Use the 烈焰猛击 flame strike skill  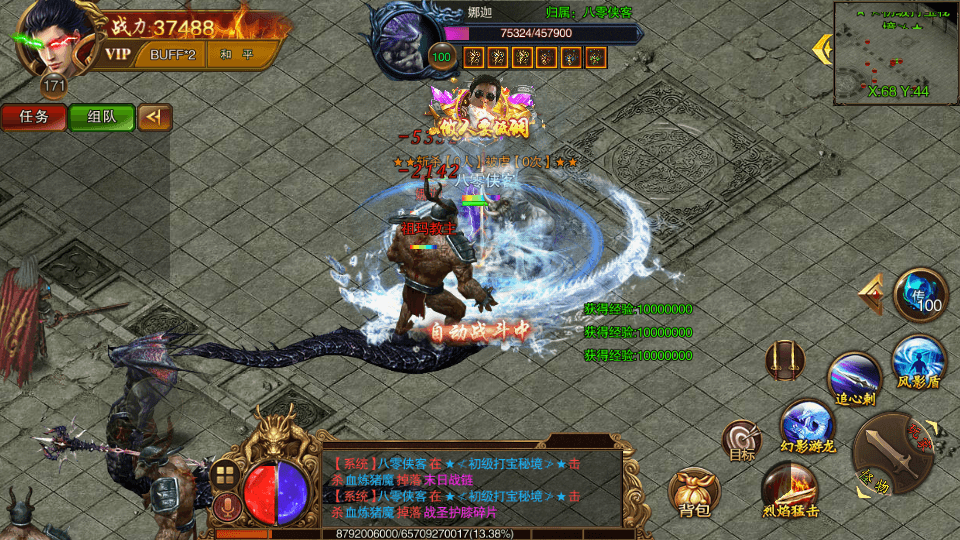tap(790, 490)
